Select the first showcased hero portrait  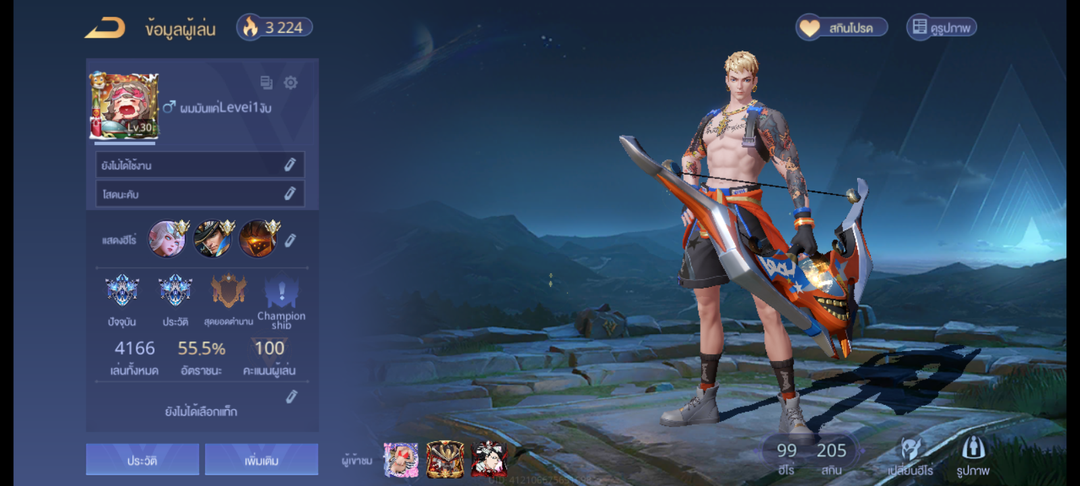[x=167, y=239]
